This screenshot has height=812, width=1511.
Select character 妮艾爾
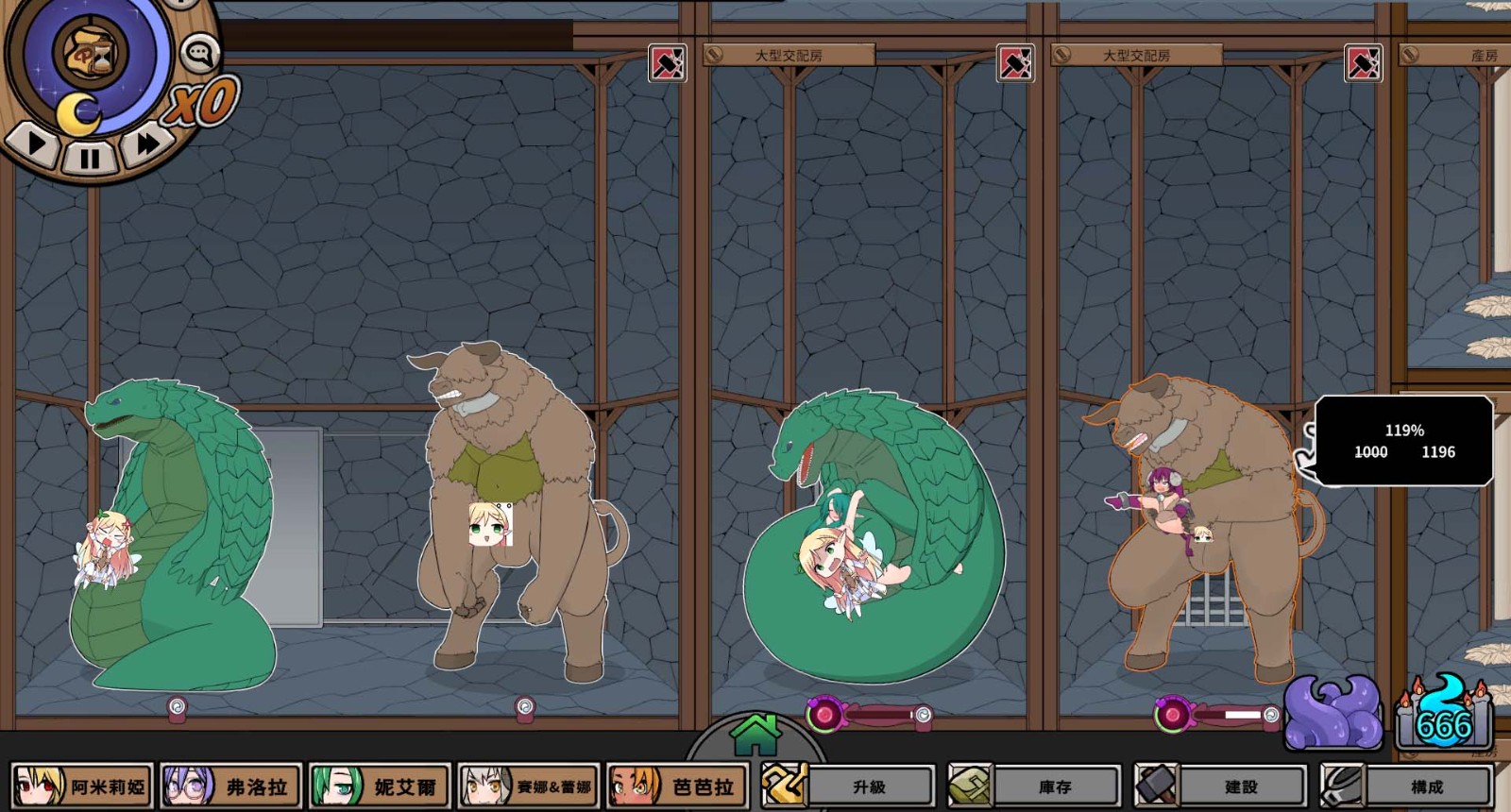point(380,786)
